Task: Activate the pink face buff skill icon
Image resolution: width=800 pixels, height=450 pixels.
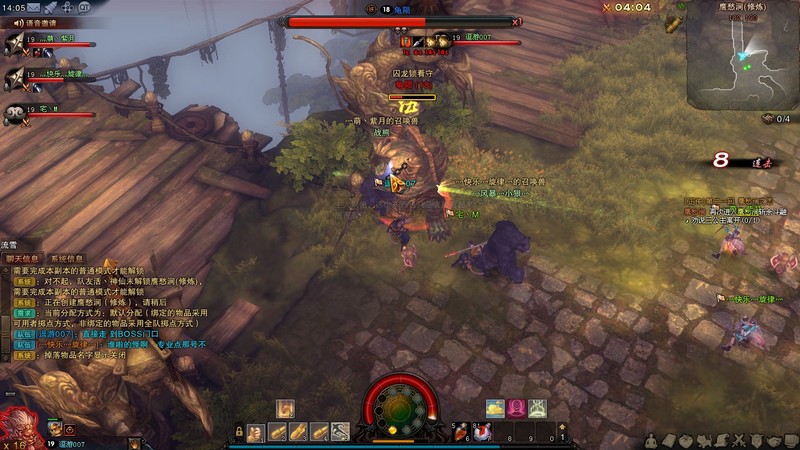Action: (517, 407)
